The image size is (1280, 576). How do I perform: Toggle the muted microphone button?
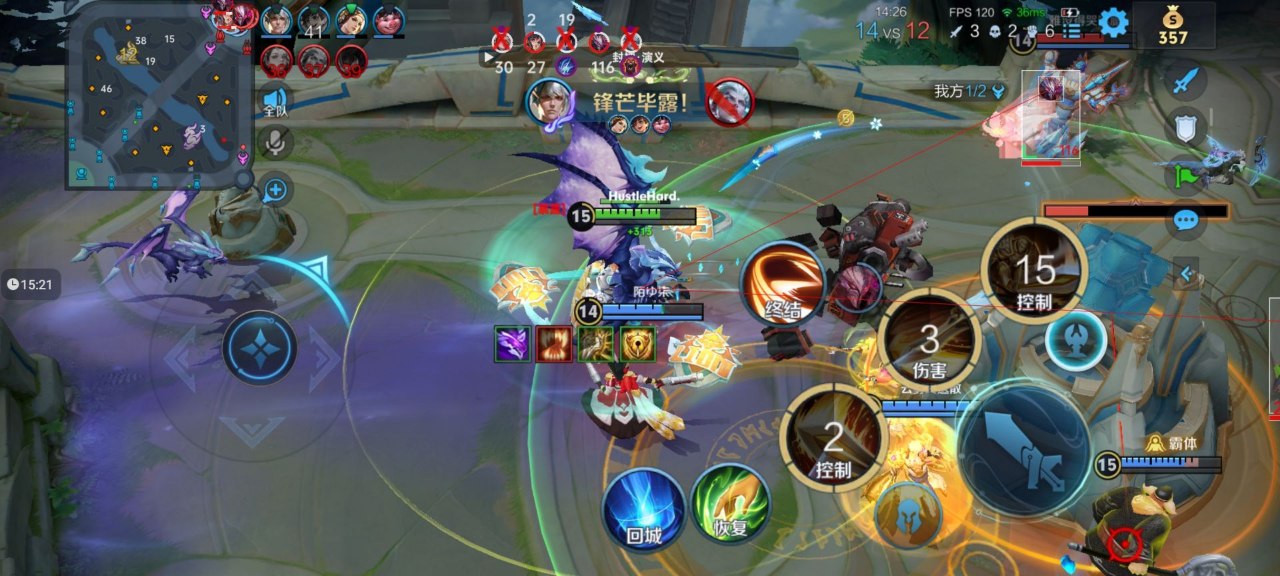[x=275, y=143]
